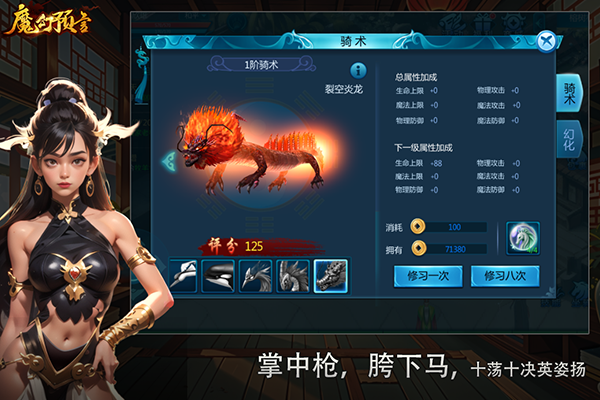Select the selected dragon head mount thumbnail
The width and height of the screenshot is (600, 400).
(x=330, y=275)
